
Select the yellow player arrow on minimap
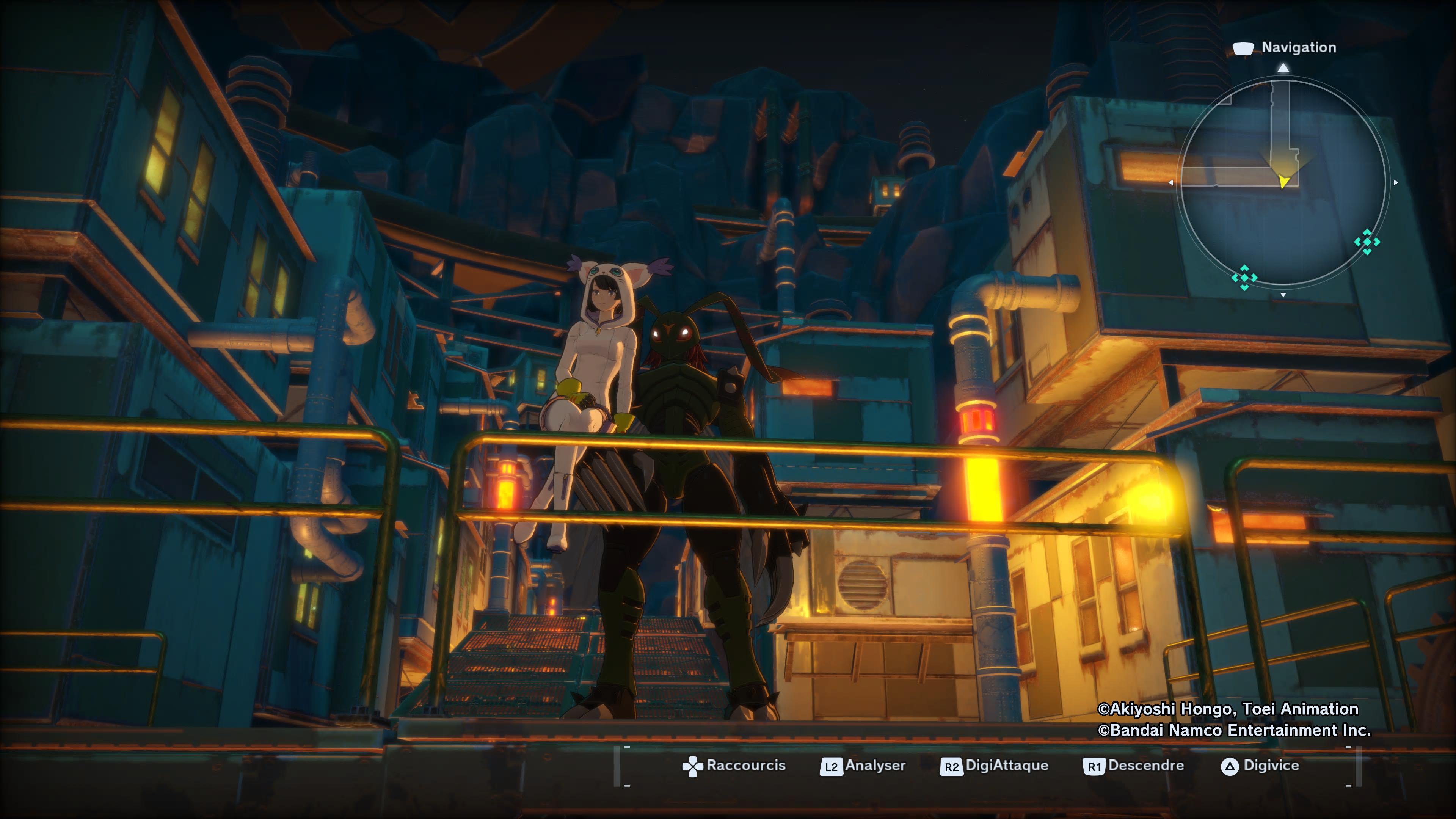click(x=1284, y=181)
